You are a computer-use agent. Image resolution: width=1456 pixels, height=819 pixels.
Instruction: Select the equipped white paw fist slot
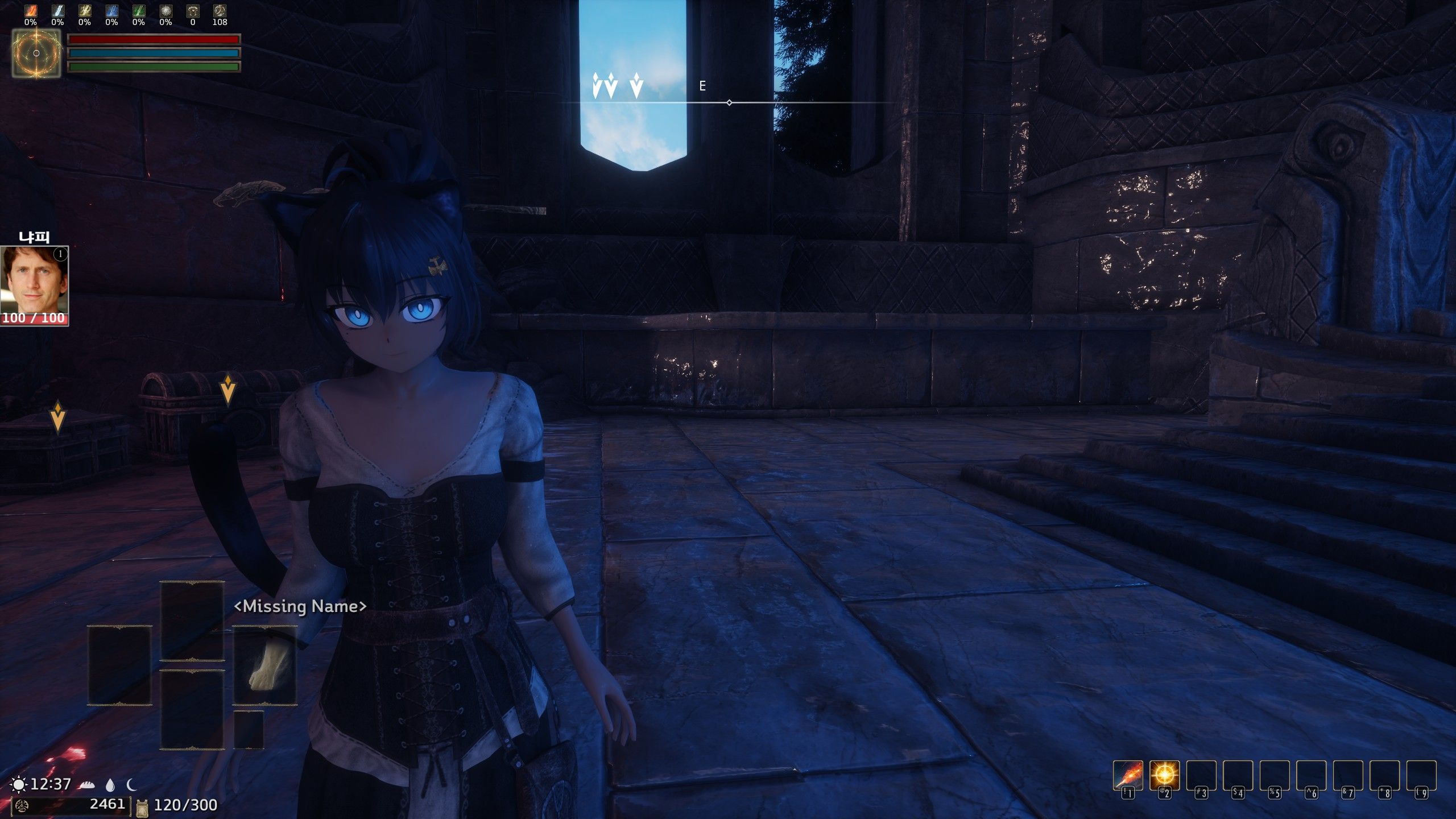265,665
